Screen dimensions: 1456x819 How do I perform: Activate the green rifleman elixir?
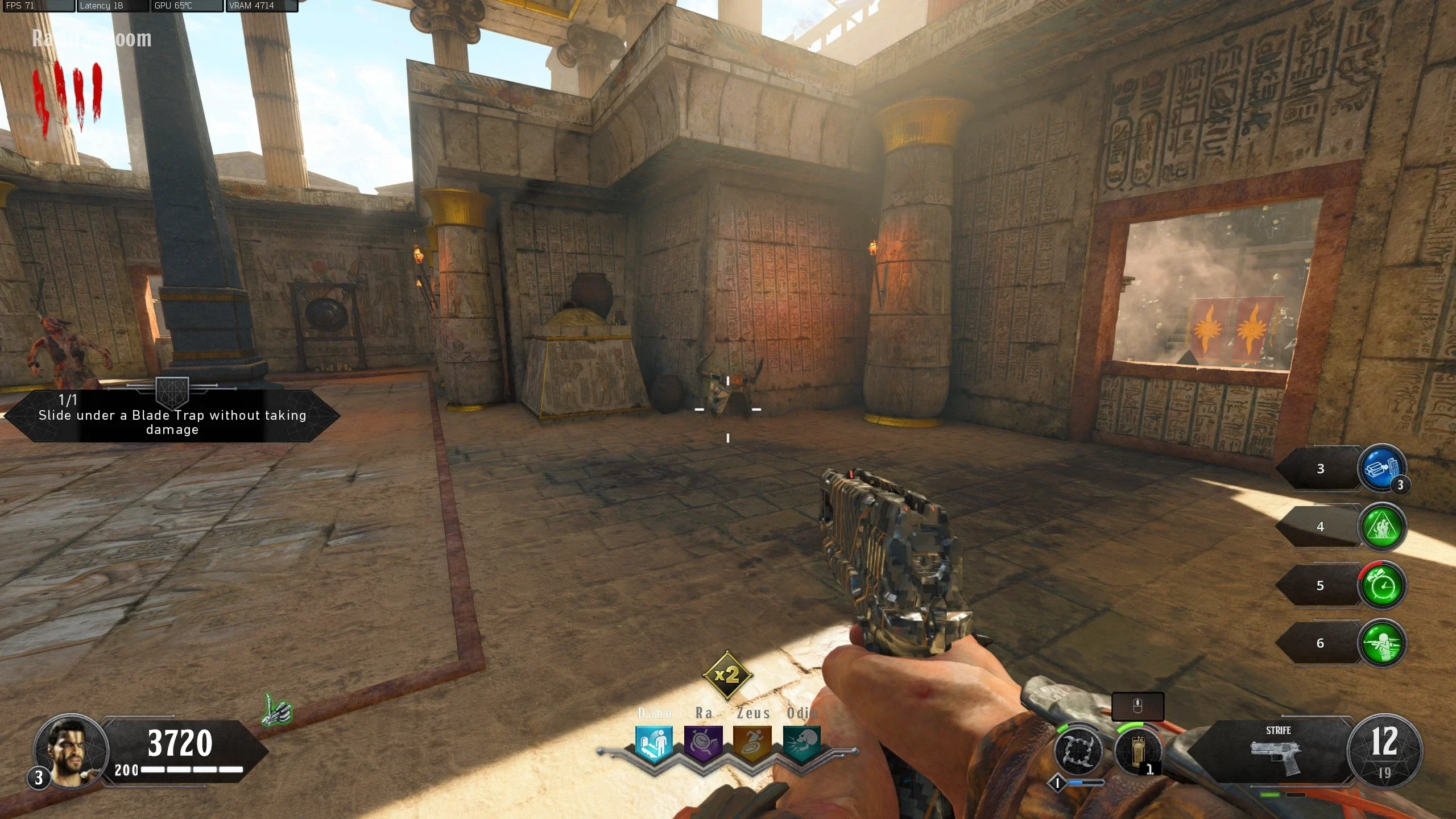(1382, 643)
